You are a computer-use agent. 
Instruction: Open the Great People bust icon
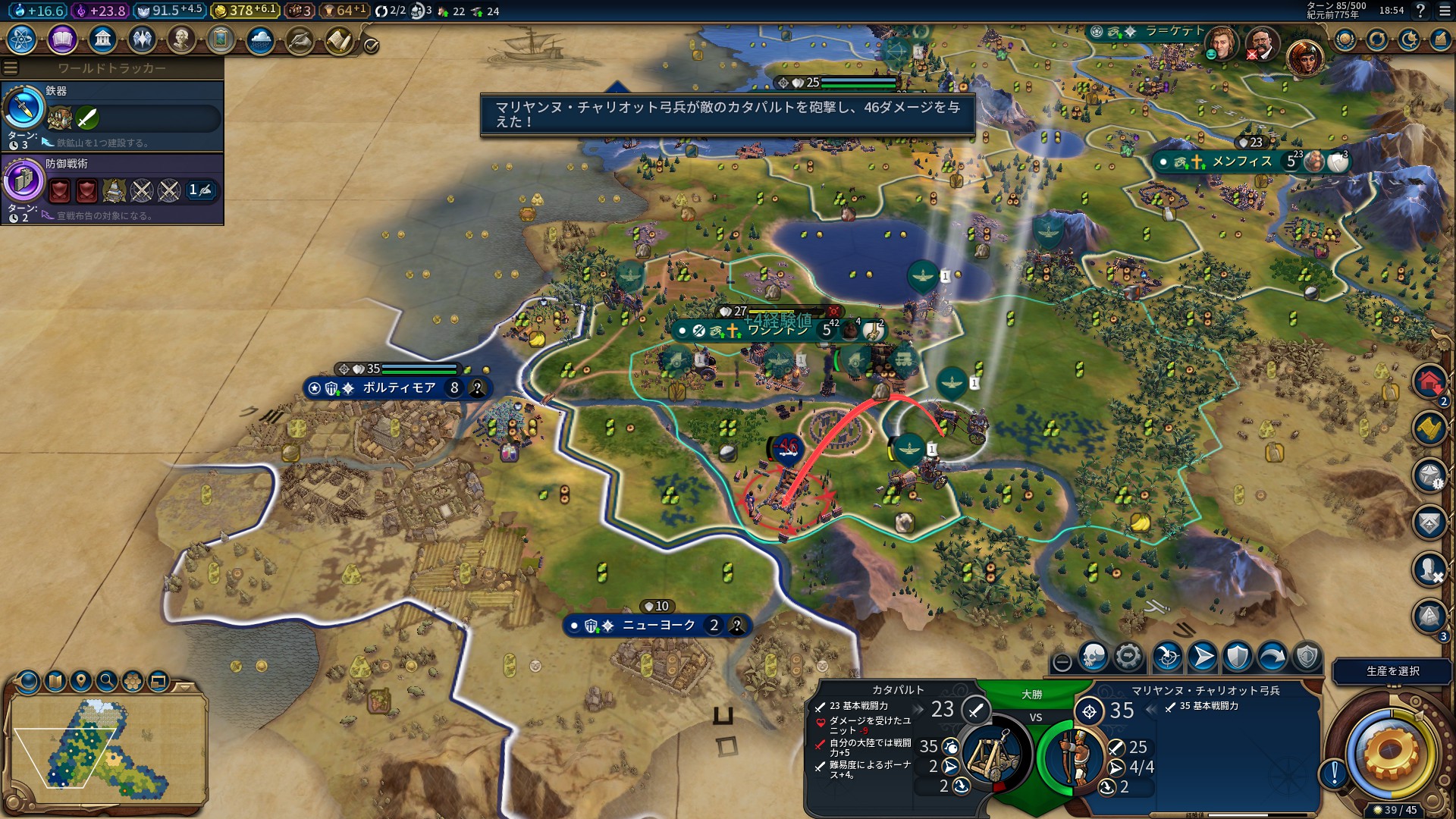point(181,39)
